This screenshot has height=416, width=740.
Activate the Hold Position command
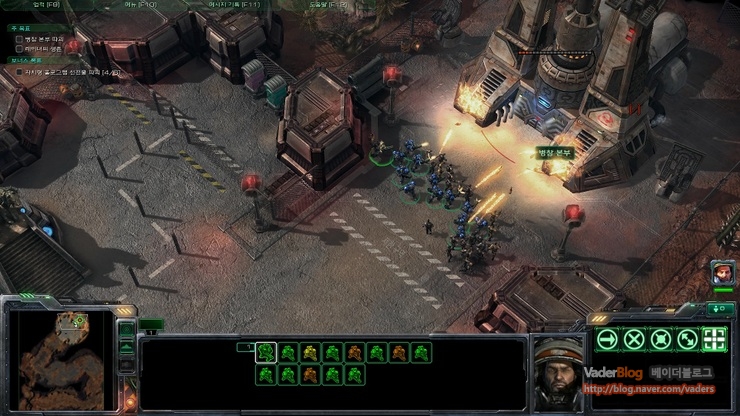point(660,339)
